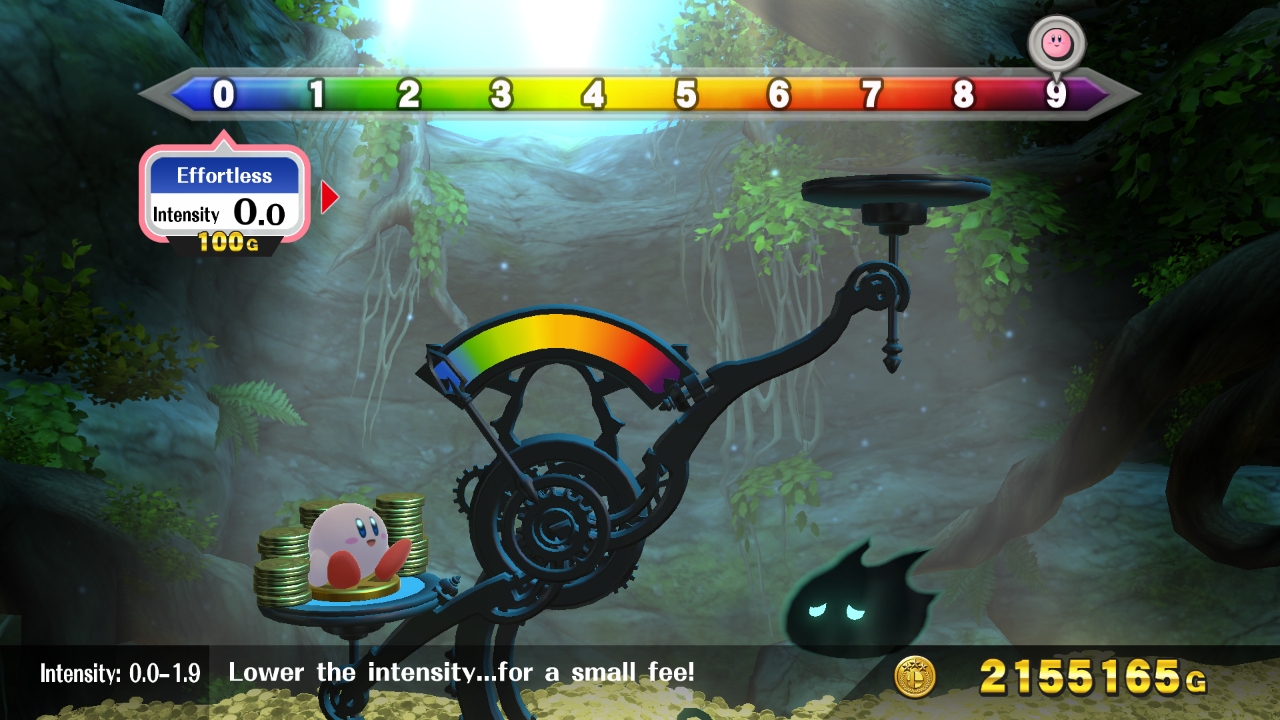1280x720 pixels.
Task: Set intensity to 9 on the scale
Action: click(1056, 95)
